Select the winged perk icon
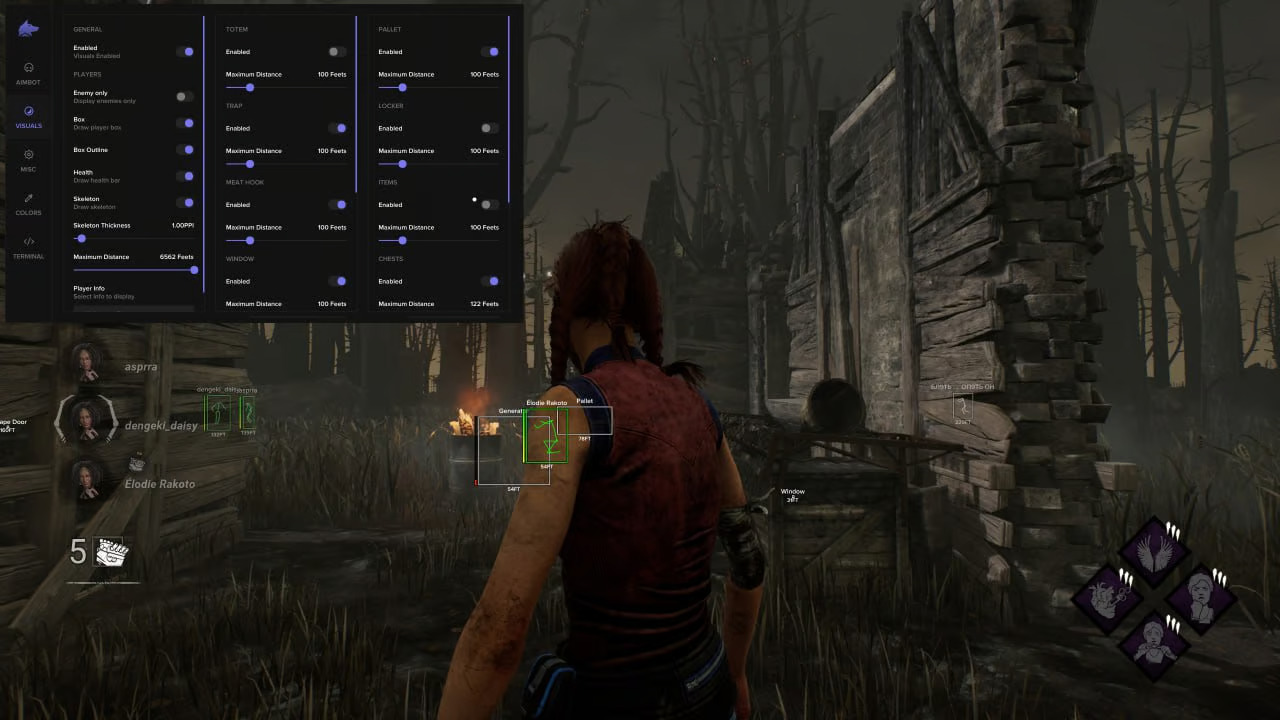This screenshot has width=1280, height=720. (1154, 551)
